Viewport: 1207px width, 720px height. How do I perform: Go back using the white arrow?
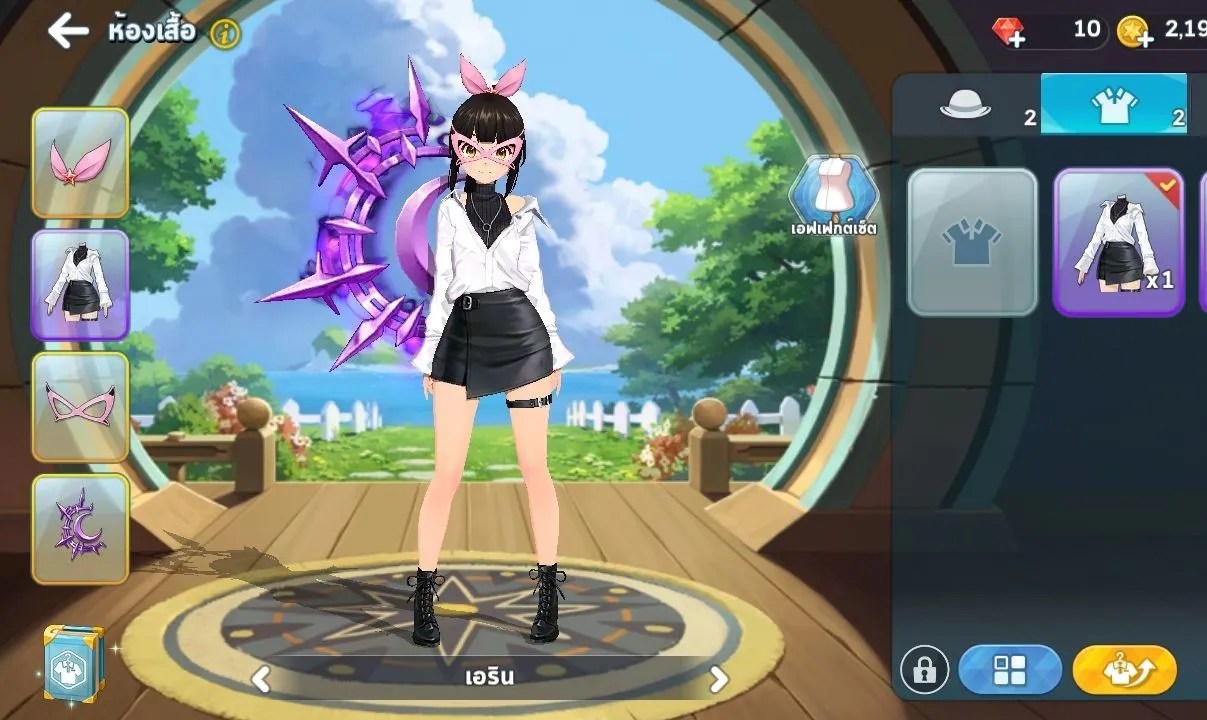[68, 31]
